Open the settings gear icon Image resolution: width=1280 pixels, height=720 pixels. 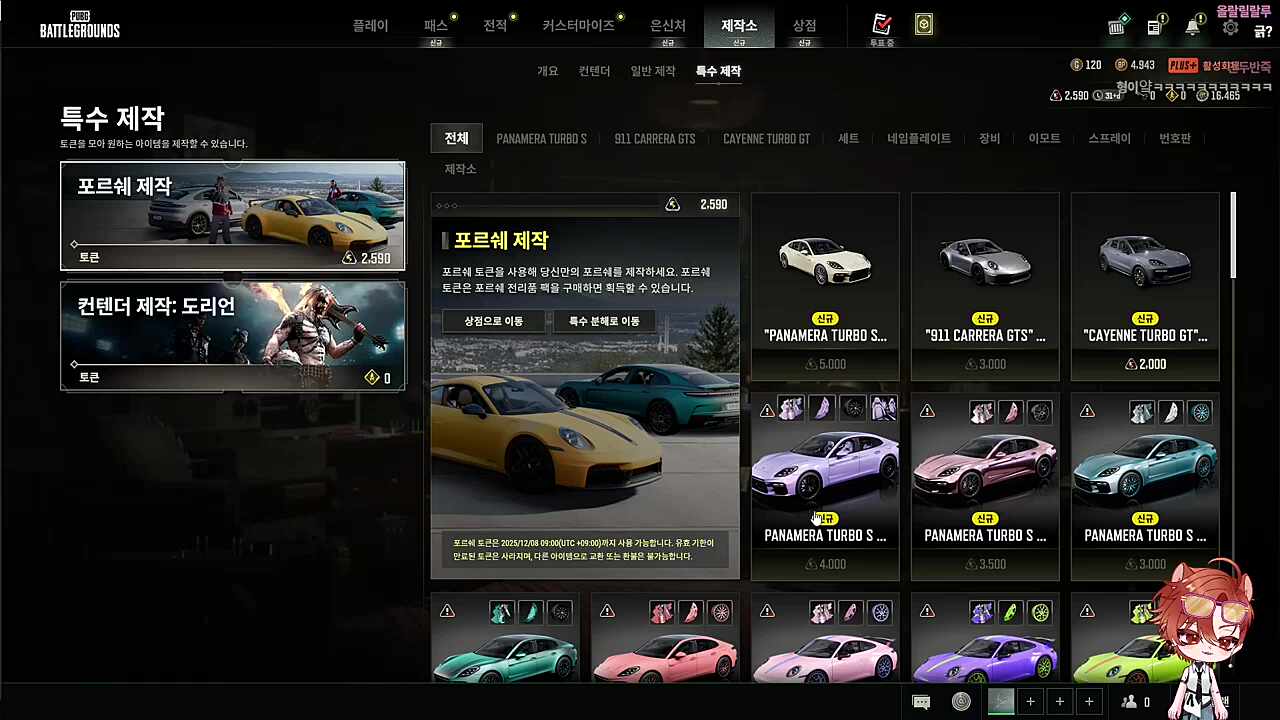(1230, 27)
